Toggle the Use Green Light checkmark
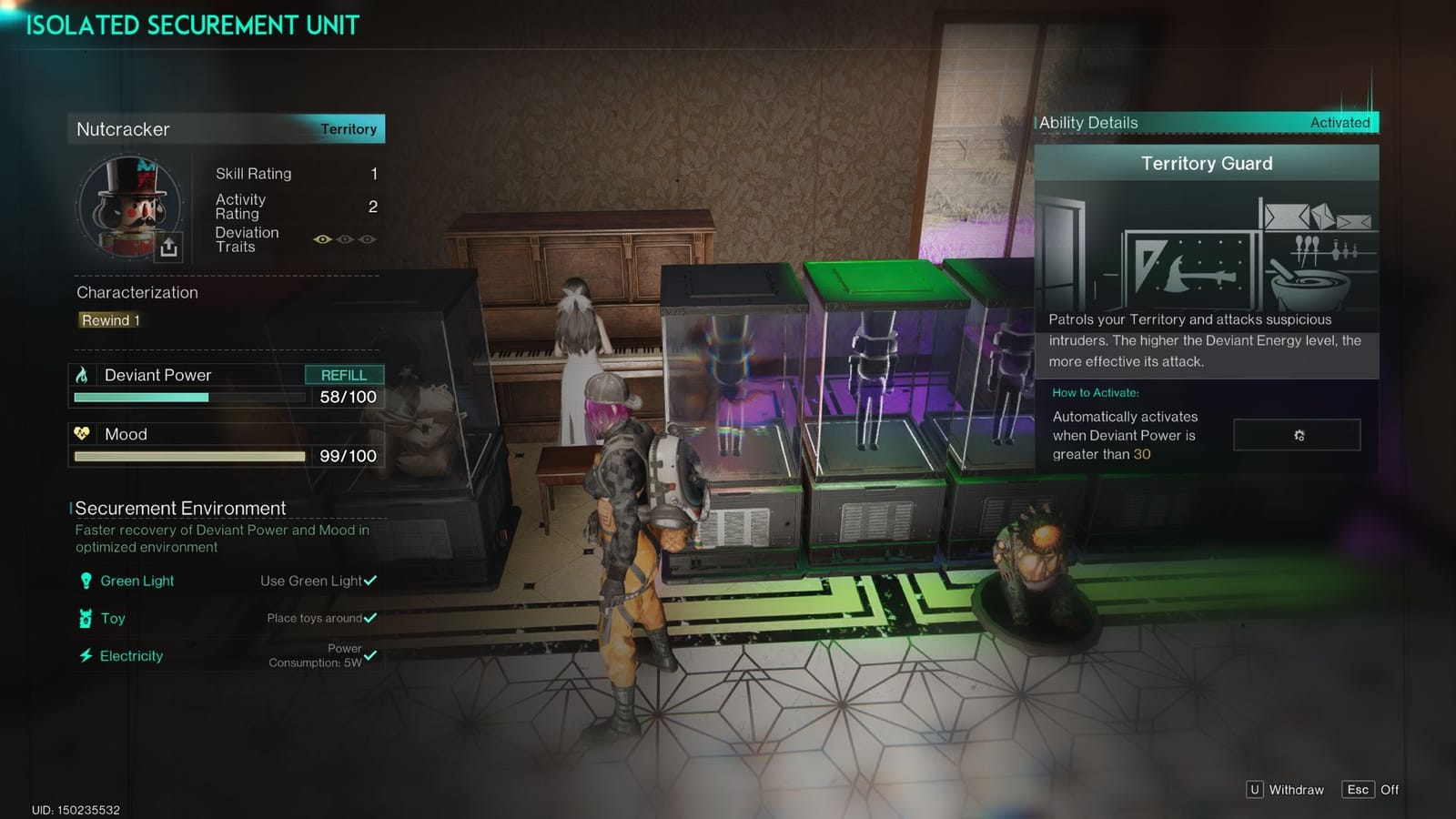Image resolution: width=1456 pixels, height=819 pixels. coord(372,581)
